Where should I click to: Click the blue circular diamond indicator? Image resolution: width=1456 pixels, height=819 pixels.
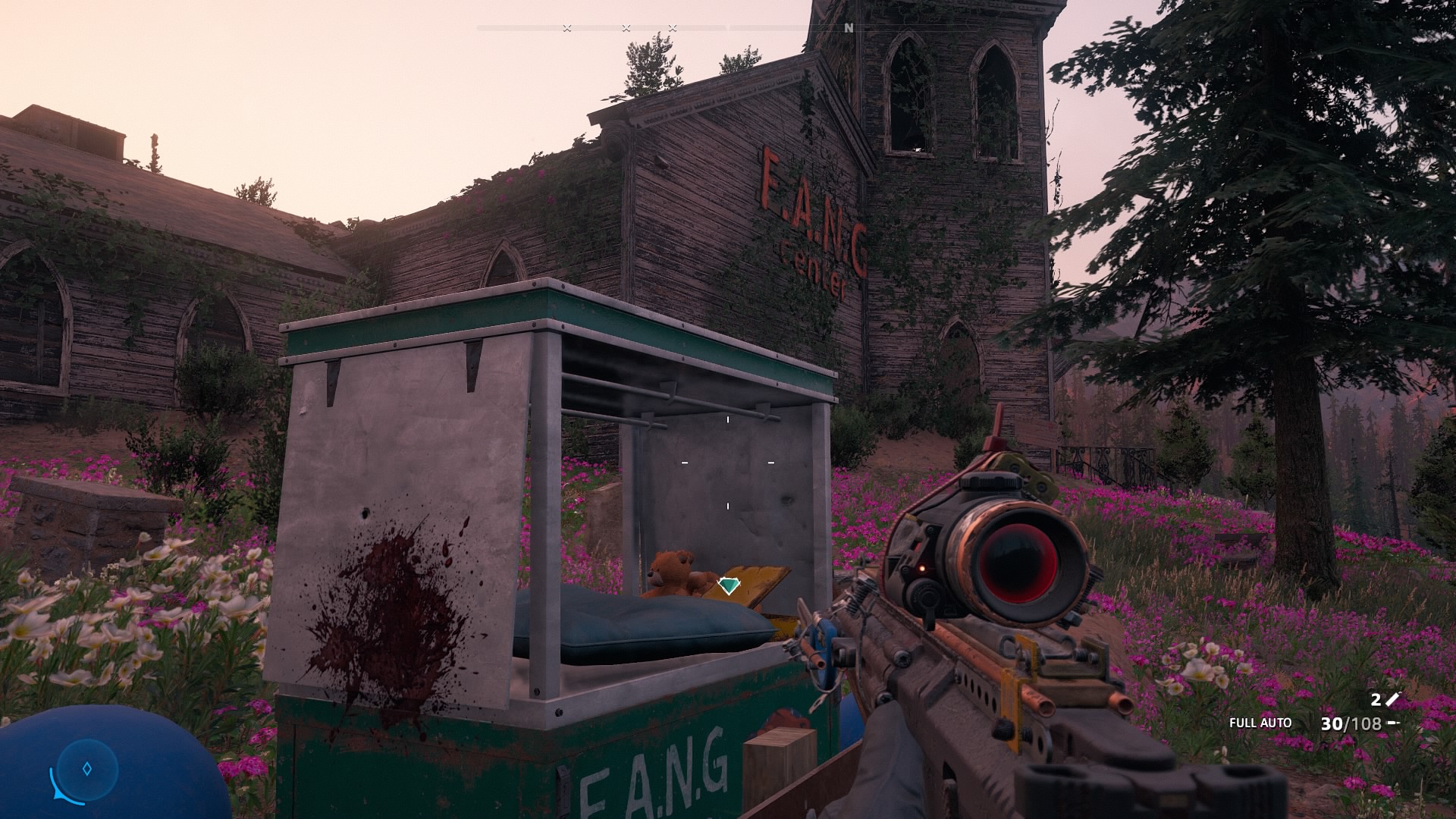87,769
